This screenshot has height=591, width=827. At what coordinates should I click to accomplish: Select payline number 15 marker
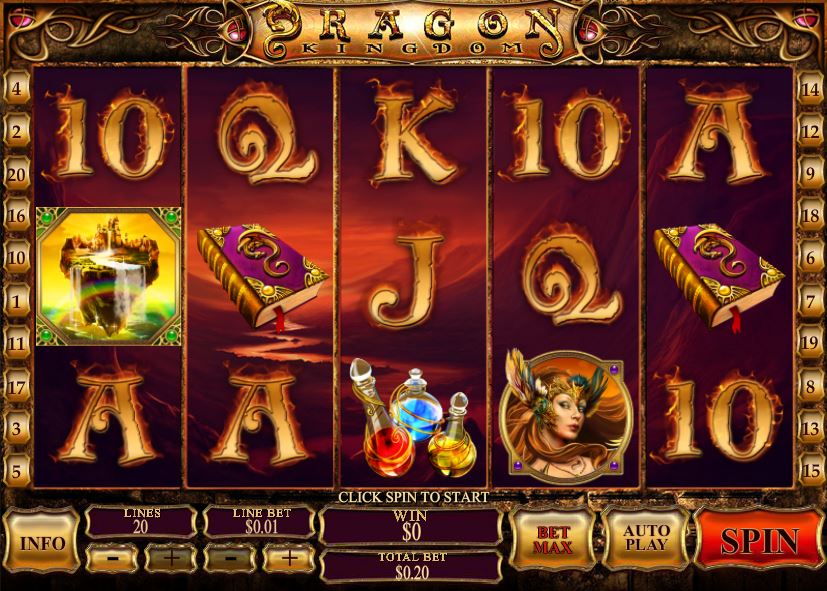click(x=810, y=469)
